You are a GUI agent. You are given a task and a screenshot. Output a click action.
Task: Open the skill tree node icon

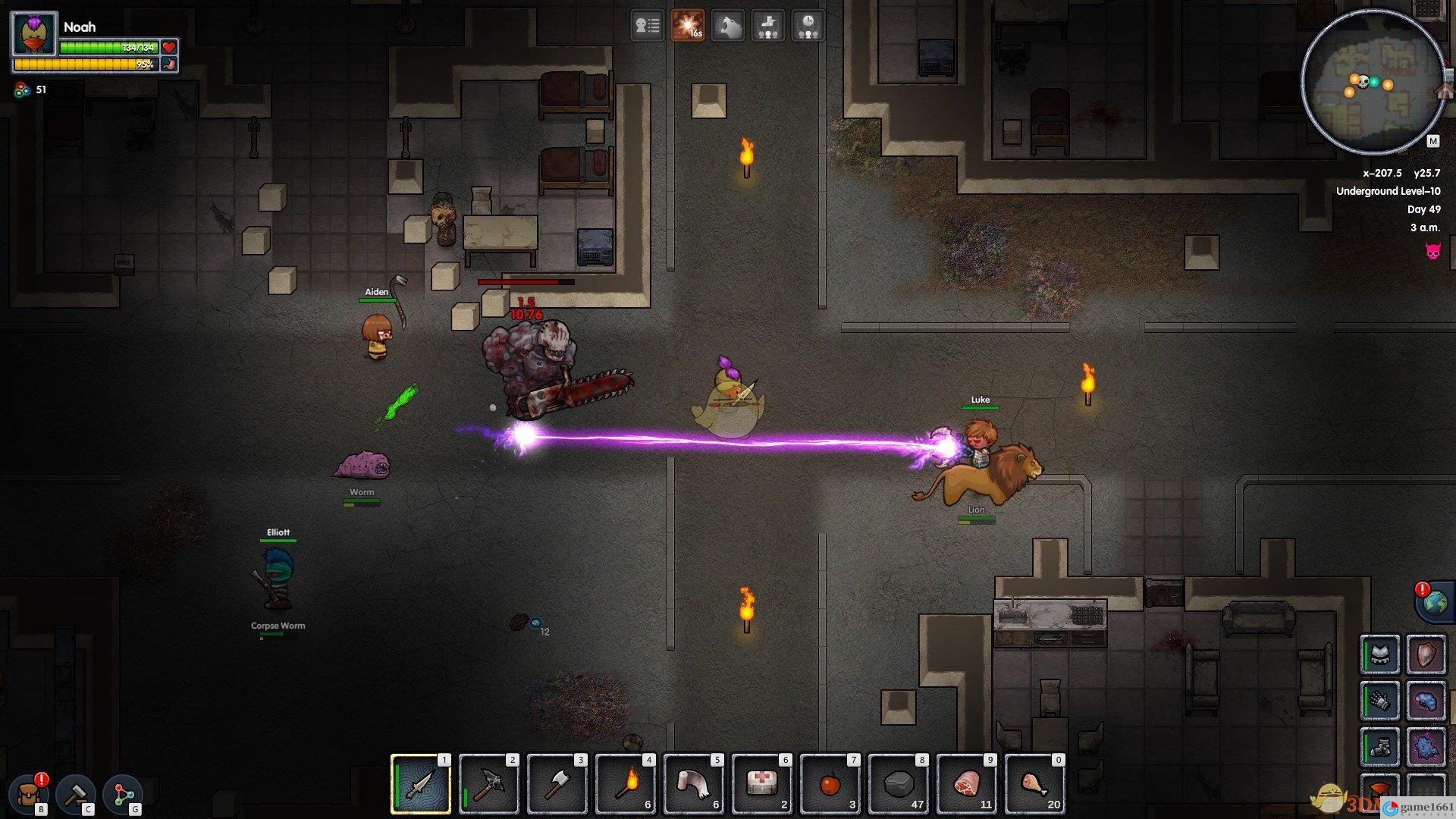click(123, 793)
